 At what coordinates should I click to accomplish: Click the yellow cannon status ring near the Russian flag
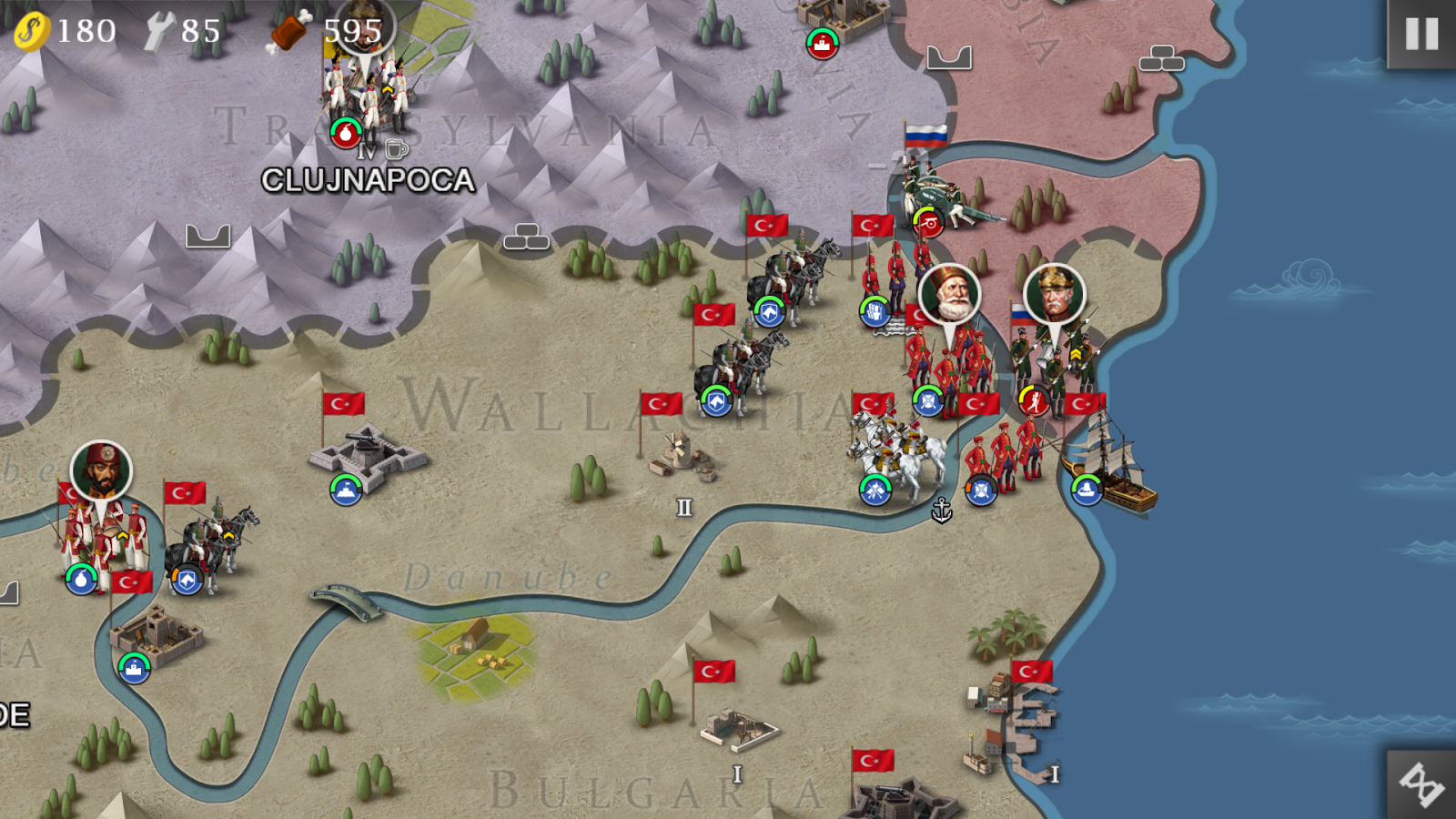point(926,223)
